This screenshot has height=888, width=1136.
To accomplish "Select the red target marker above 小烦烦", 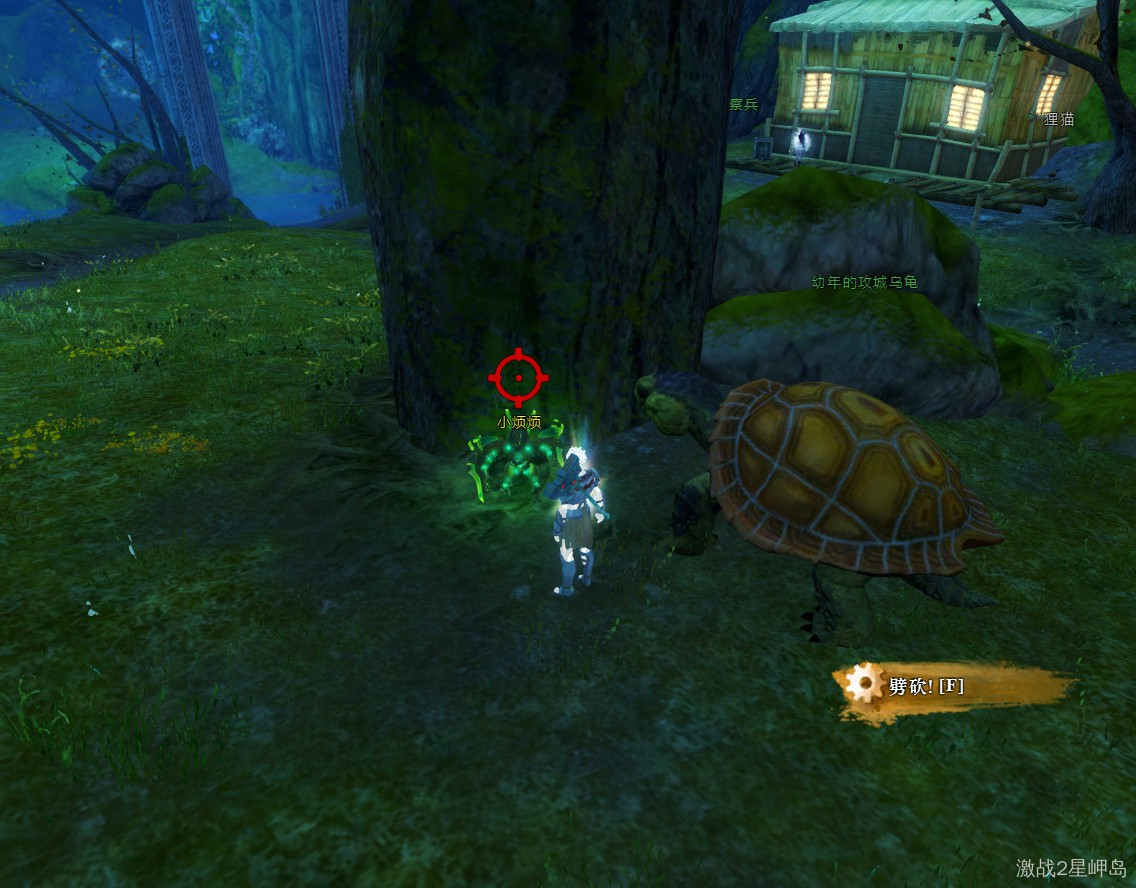I will (x=518, y=378).
